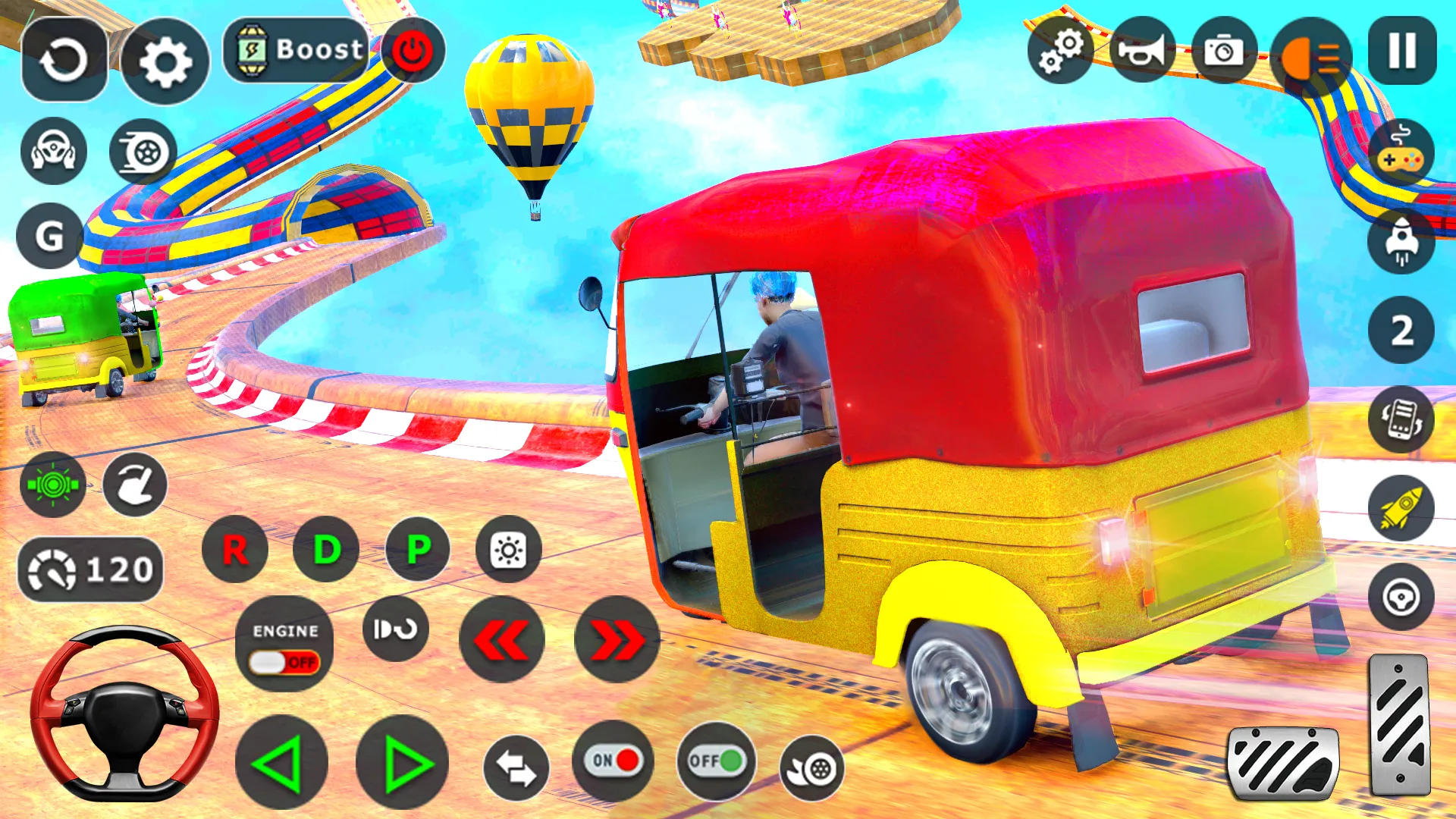Turn the red steering wheel
Image resolution: width=1456 pixels, height=819 pixels.
point(124,728)
